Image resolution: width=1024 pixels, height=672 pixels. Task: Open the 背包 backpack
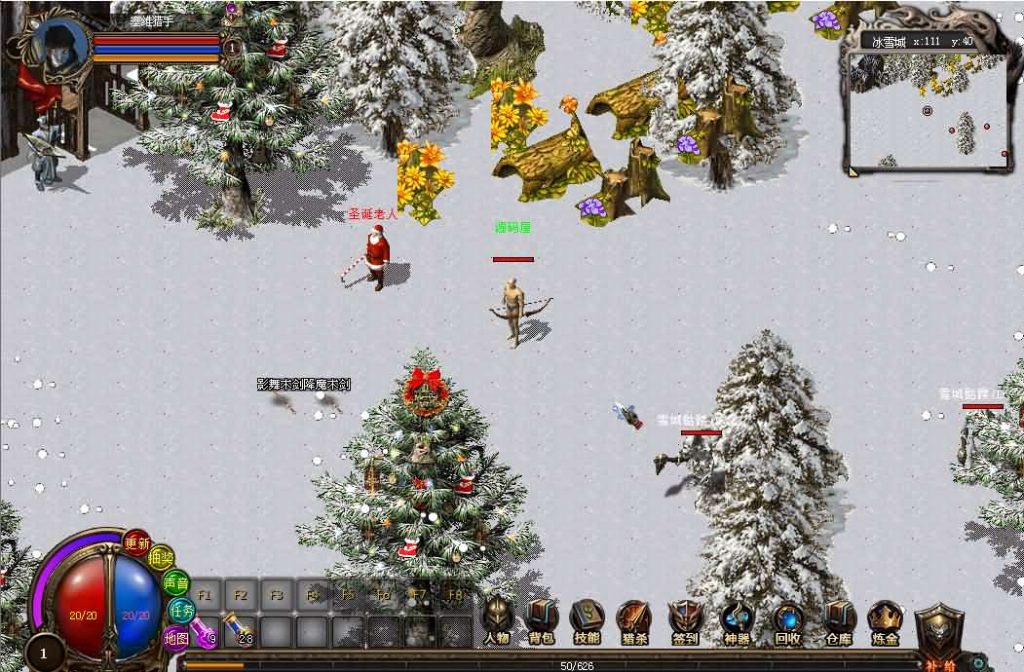tap(542, 620)
